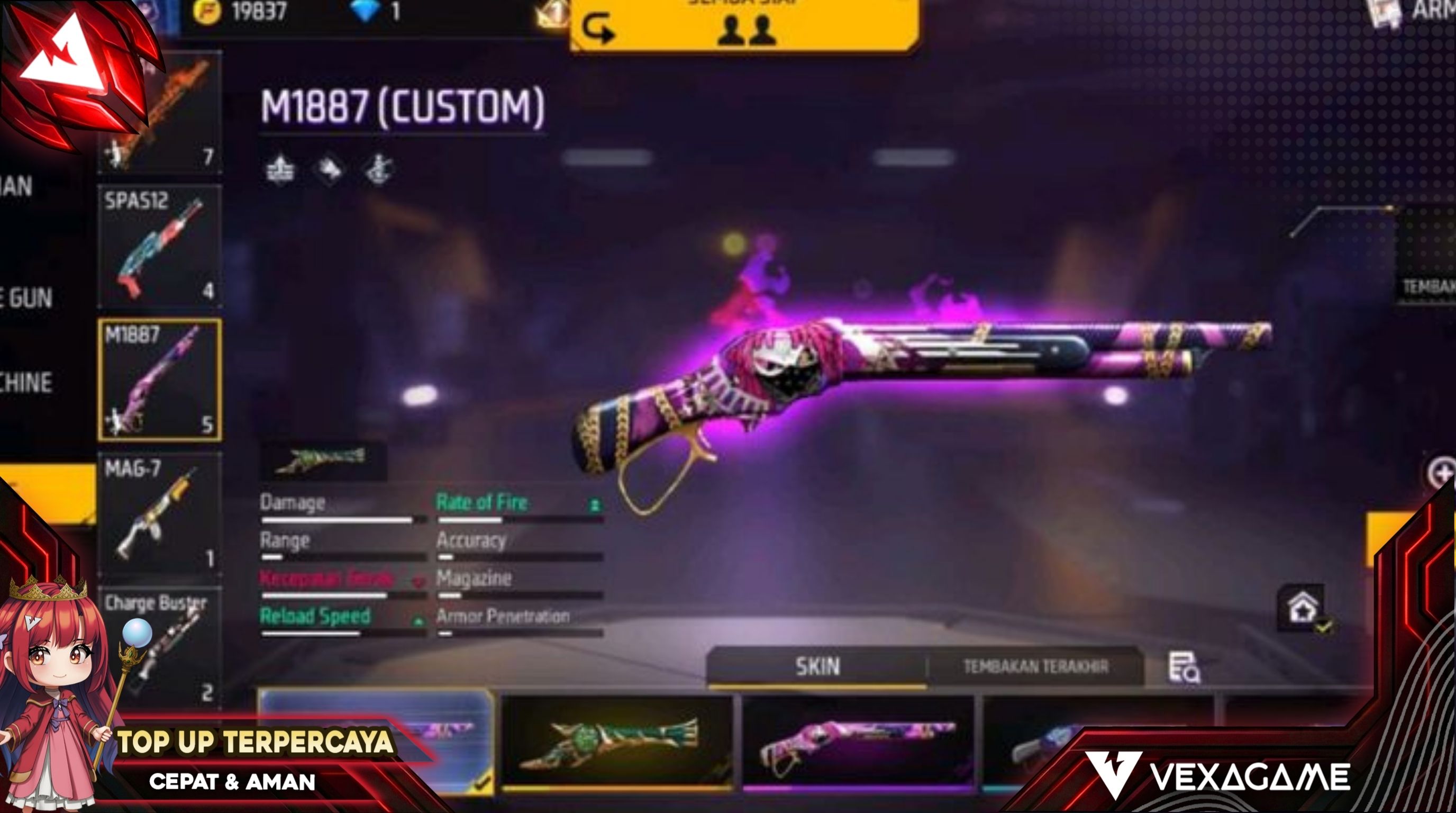
Task: Click the VEXAGAME logo overlay
Action: pos(1218,775)
